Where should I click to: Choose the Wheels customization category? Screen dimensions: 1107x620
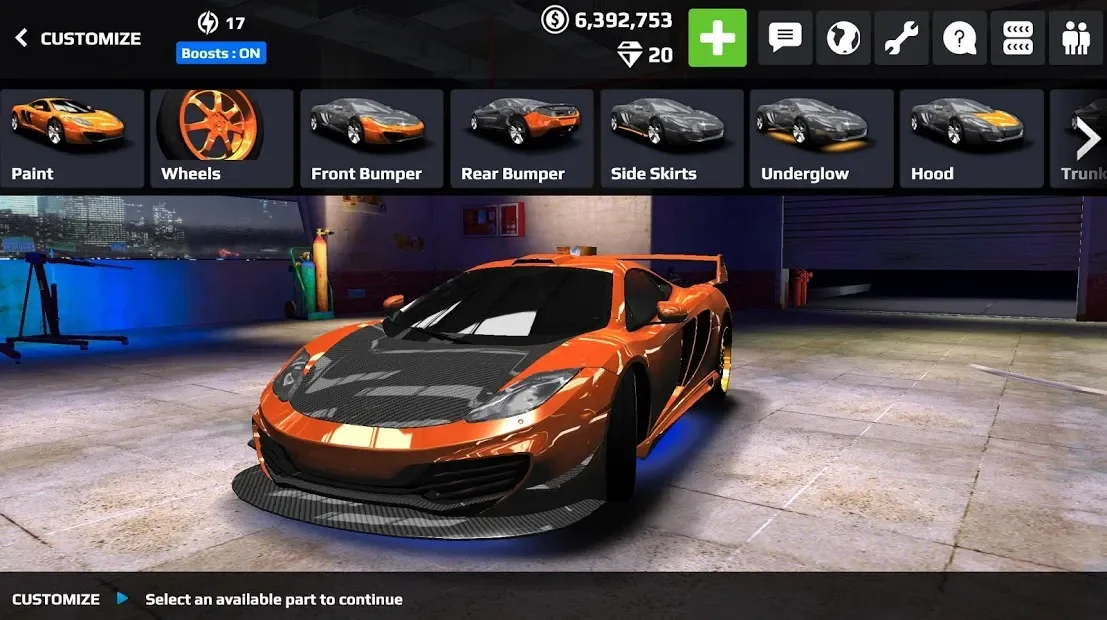point(222,138)
